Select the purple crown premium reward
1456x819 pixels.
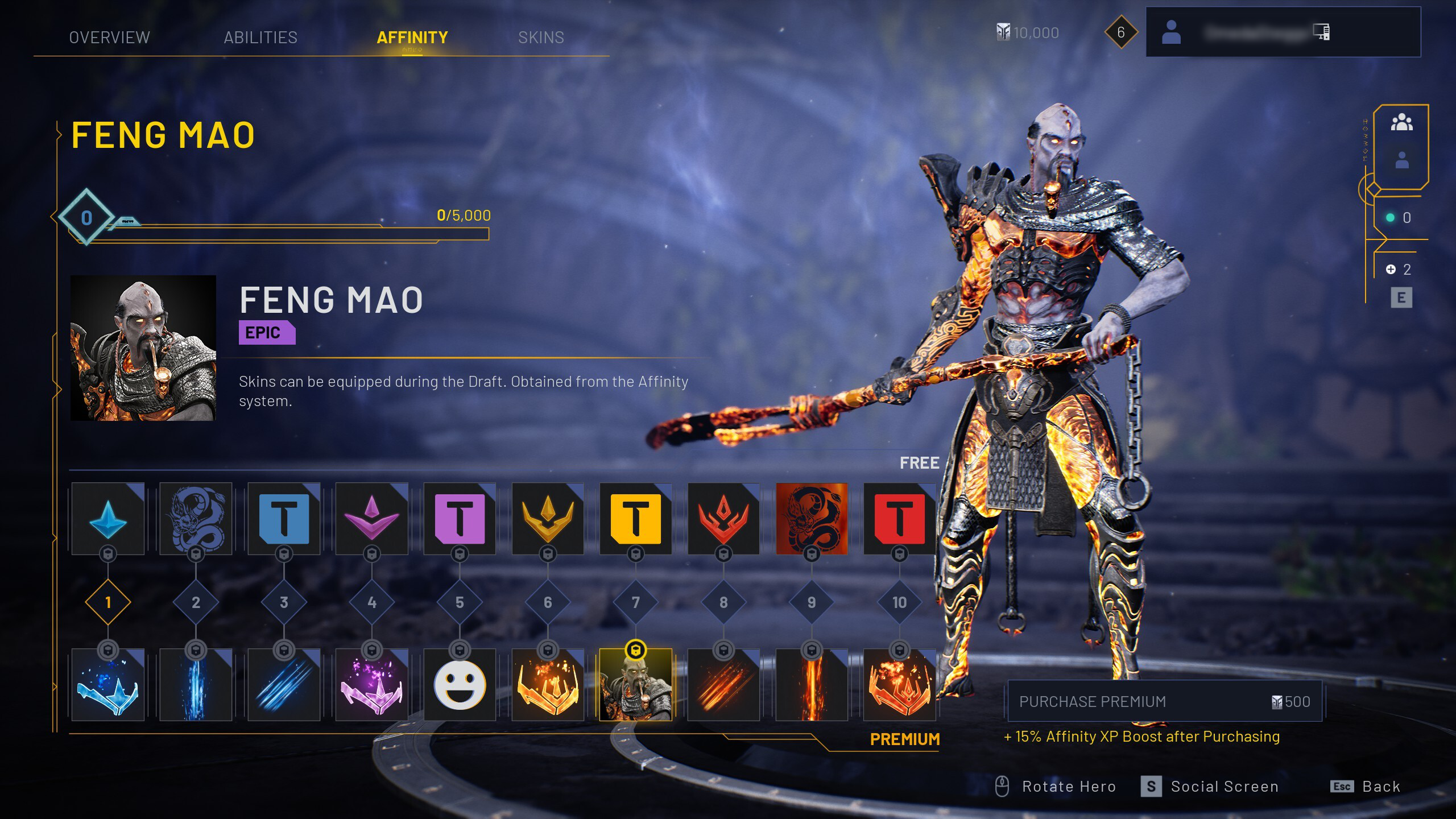[x=372, y=685]
